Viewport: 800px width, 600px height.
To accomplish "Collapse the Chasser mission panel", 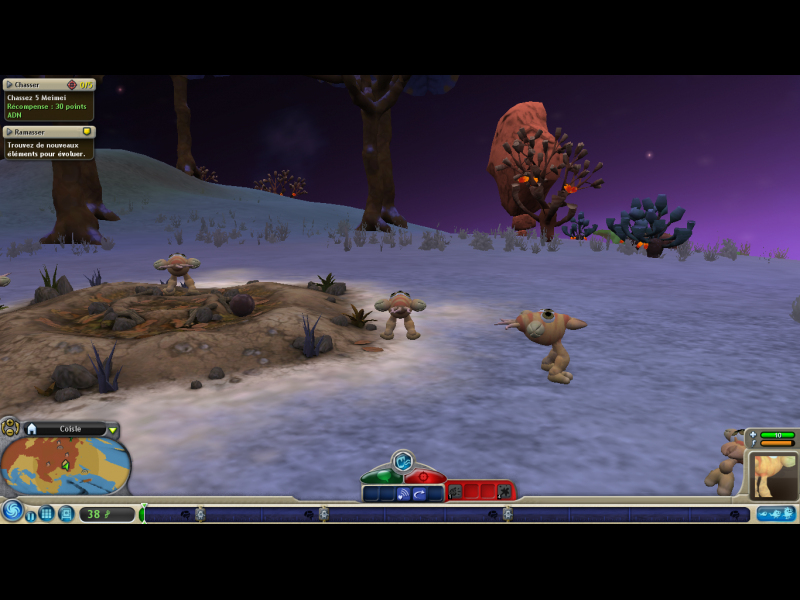I will (x=9, y=85).
